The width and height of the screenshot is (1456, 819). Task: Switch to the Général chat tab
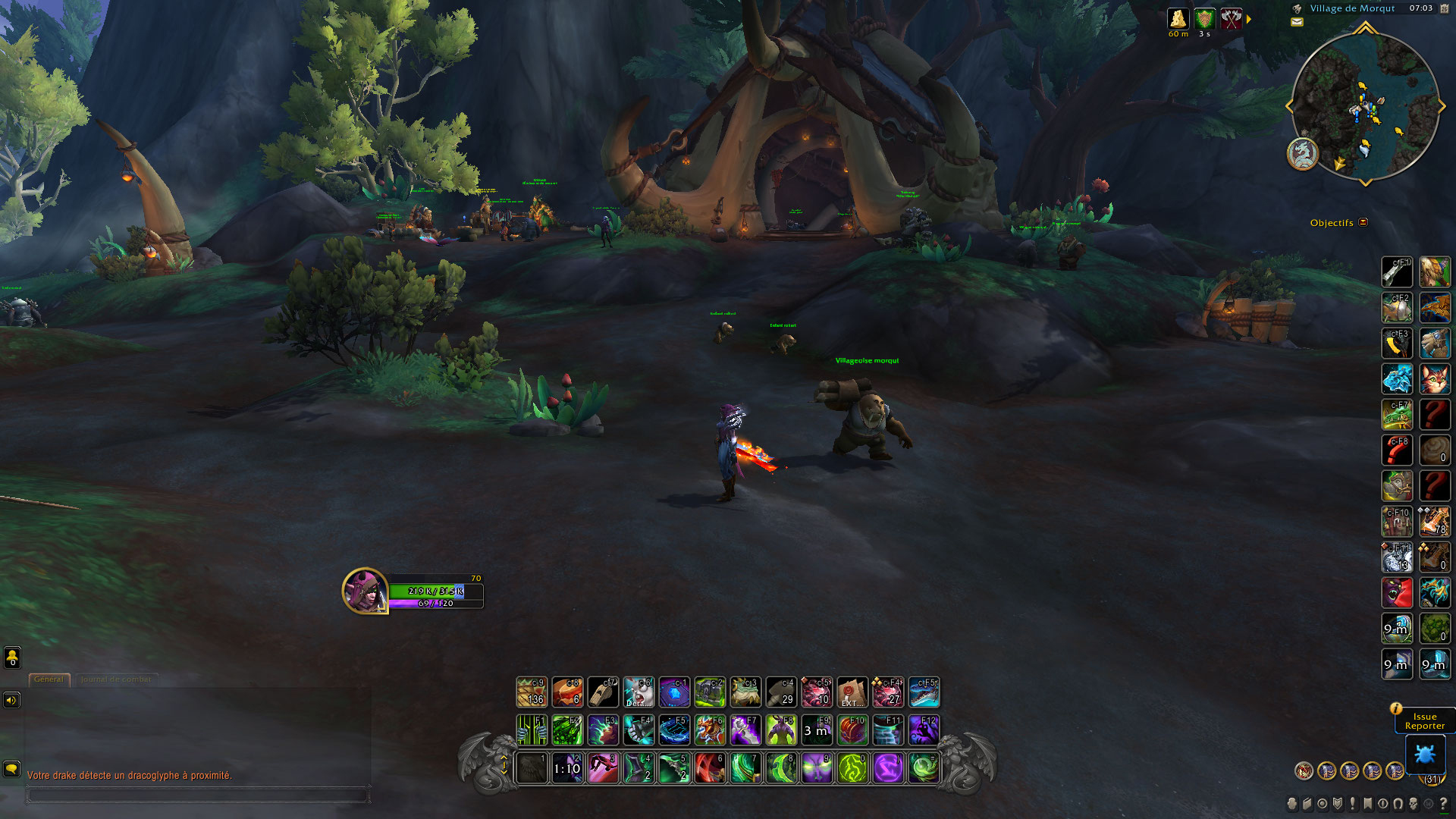[x=49, y=679]
